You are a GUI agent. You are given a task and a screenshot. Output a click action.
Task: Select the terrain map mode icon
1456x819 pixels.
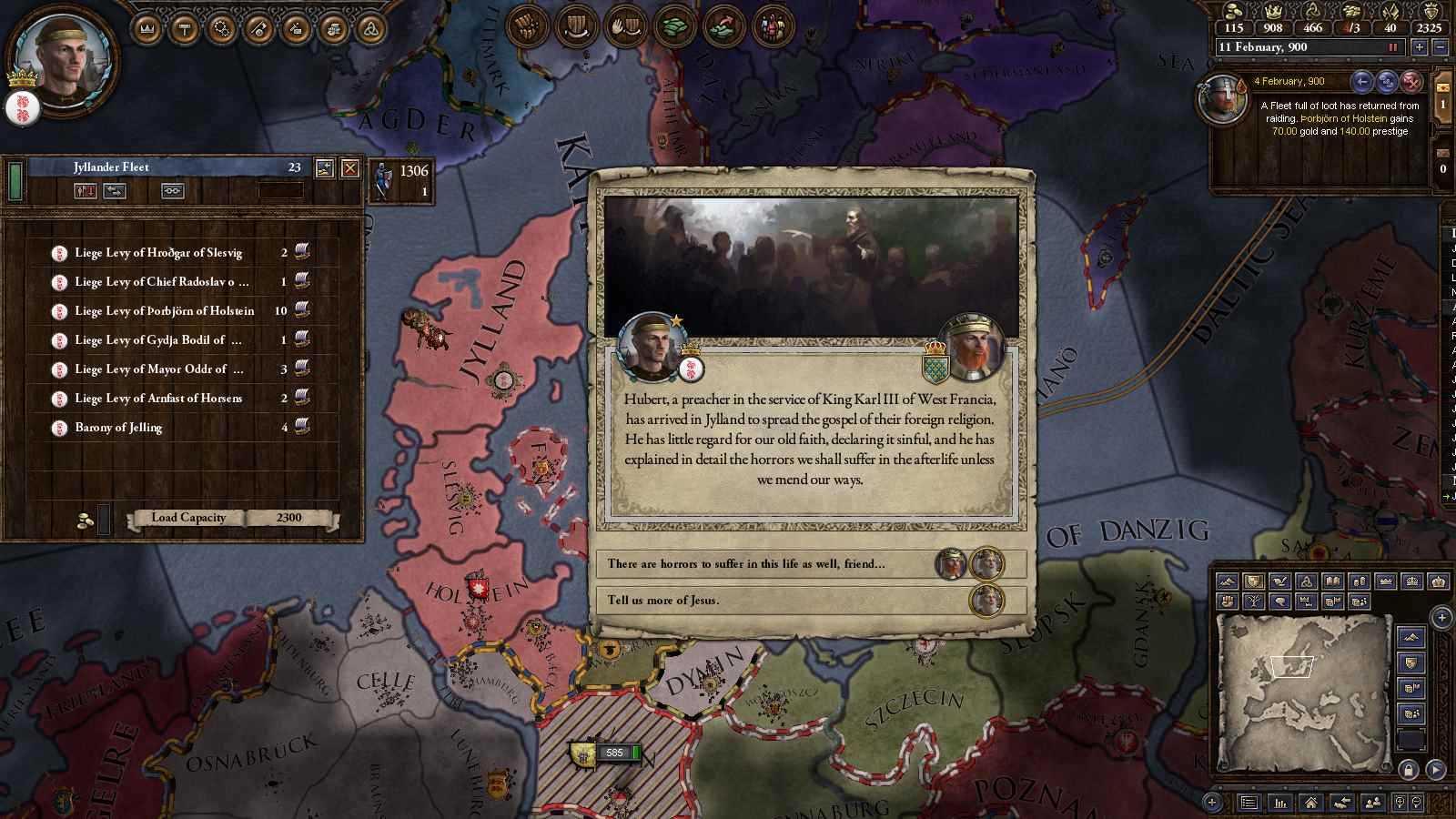click(x=1228, y=581)
